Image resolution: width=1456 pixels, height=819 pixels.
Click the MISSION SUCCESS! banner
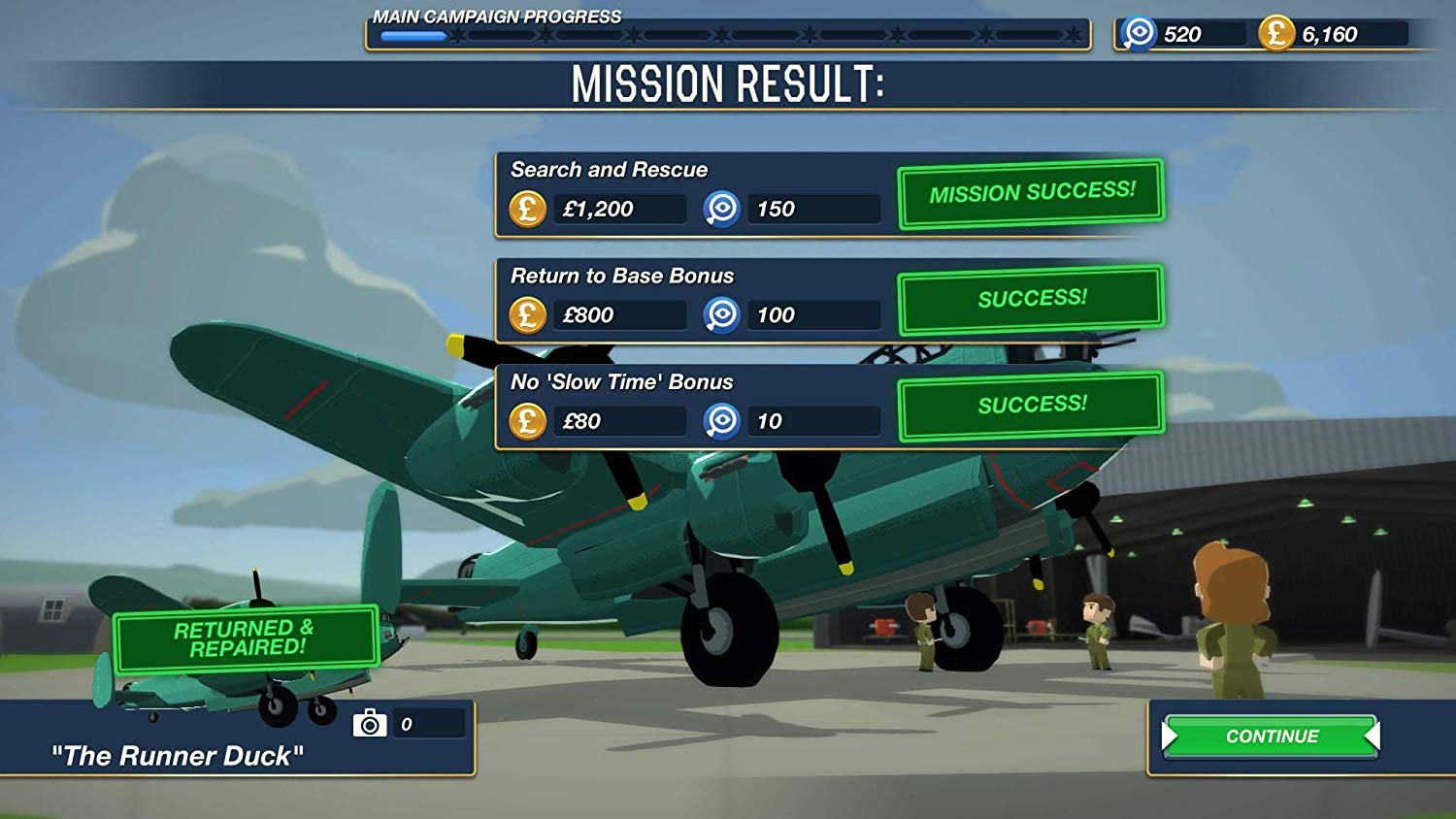click(x=1032, y=192)
